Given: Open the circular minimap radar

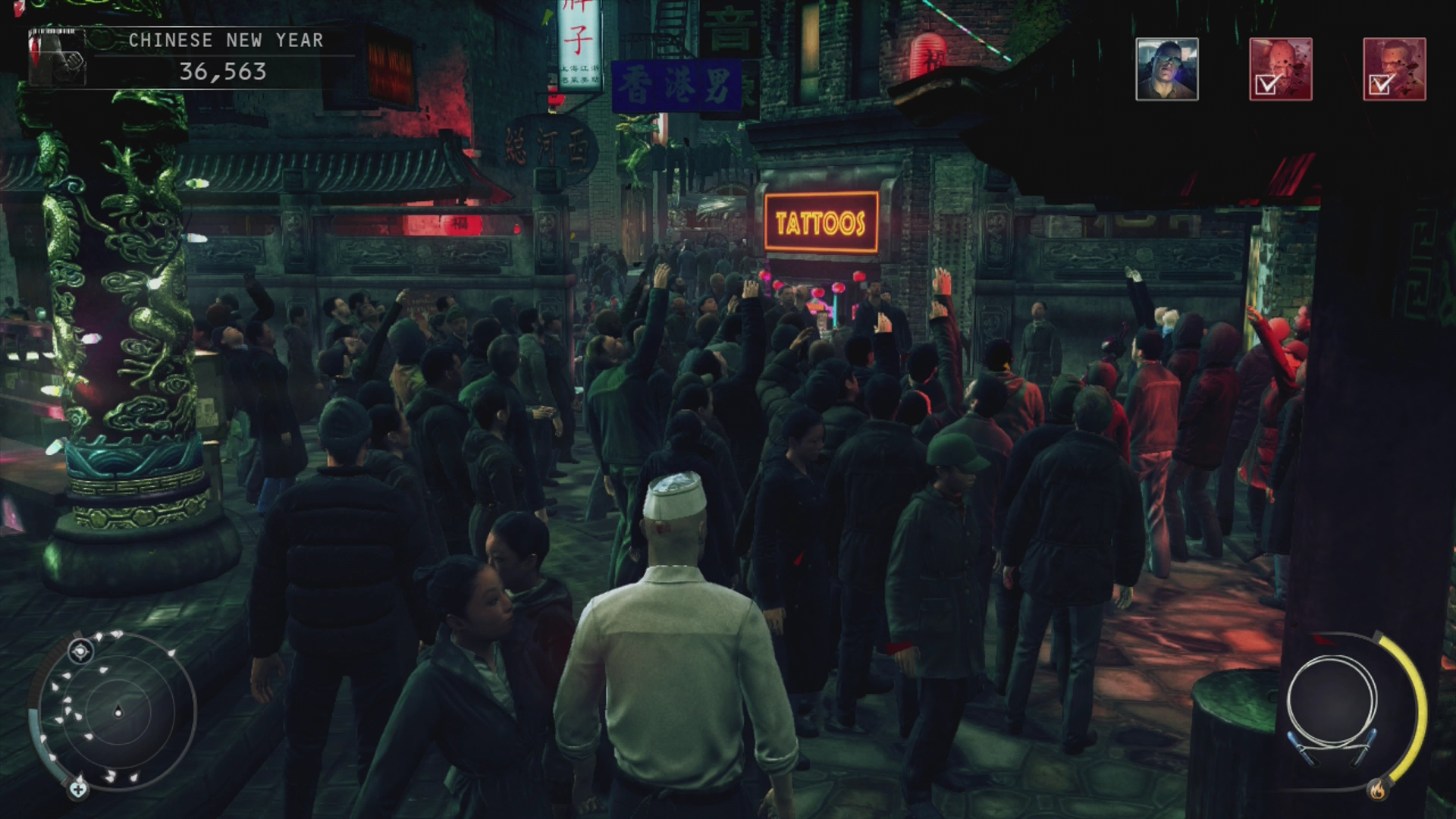Looking at the screenshot, I should point(118,711).
